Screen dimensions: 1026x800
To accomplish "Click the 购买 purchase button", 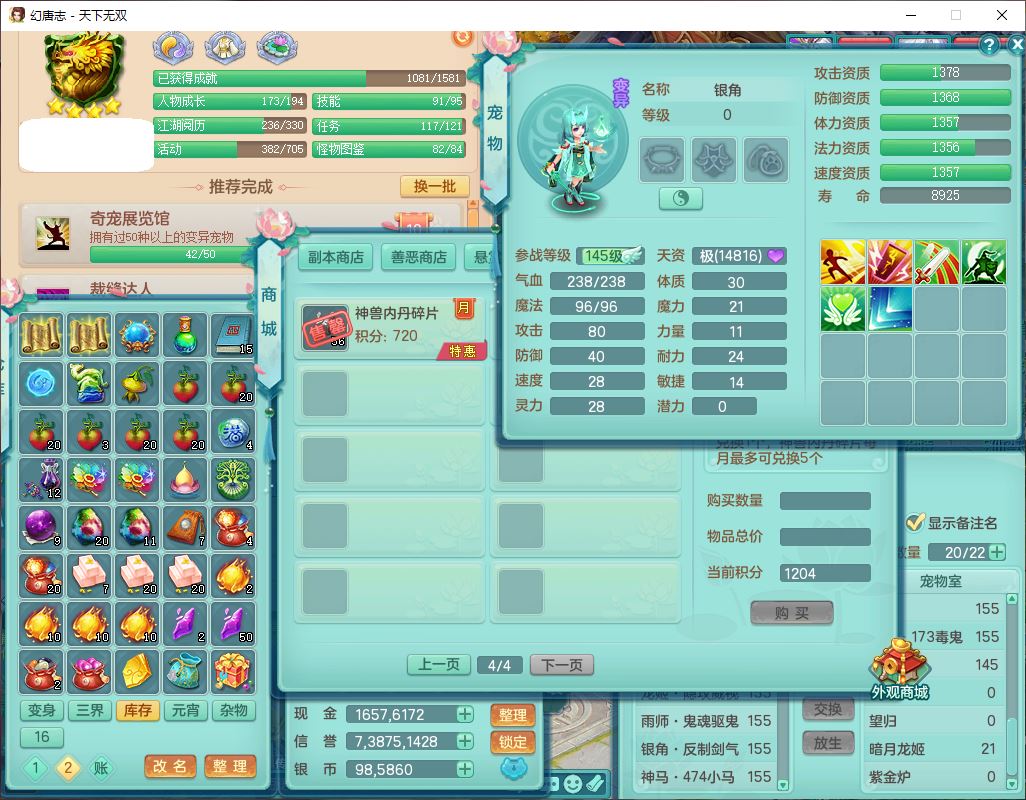I will click(x=791, y=613).
